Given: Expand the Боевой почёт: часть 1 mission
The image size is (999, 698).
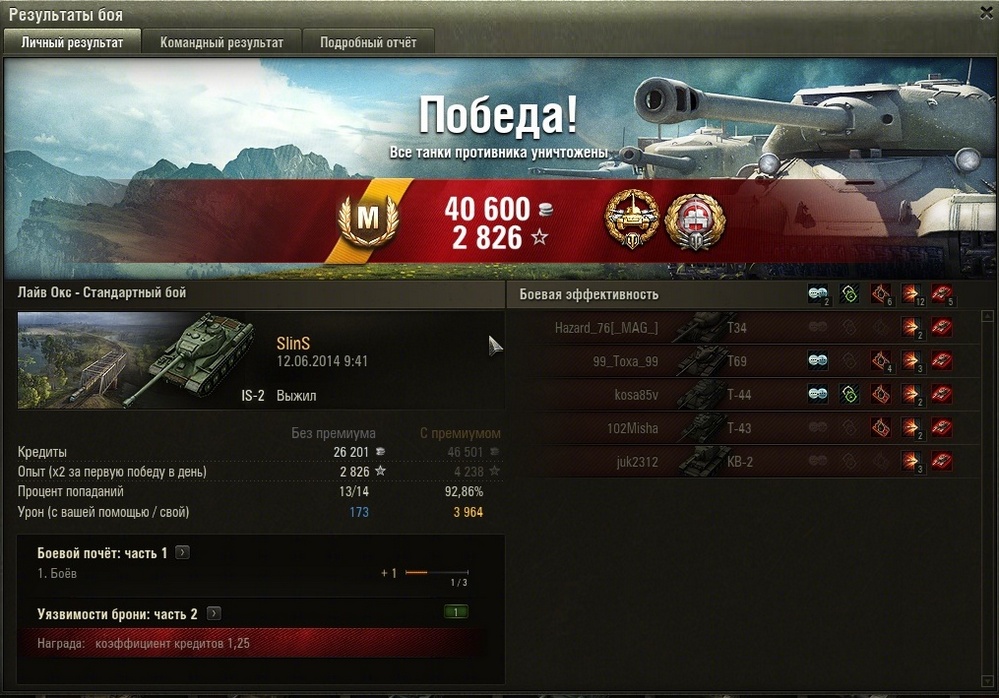Looking at the screenshot, I should coord(182,553).
